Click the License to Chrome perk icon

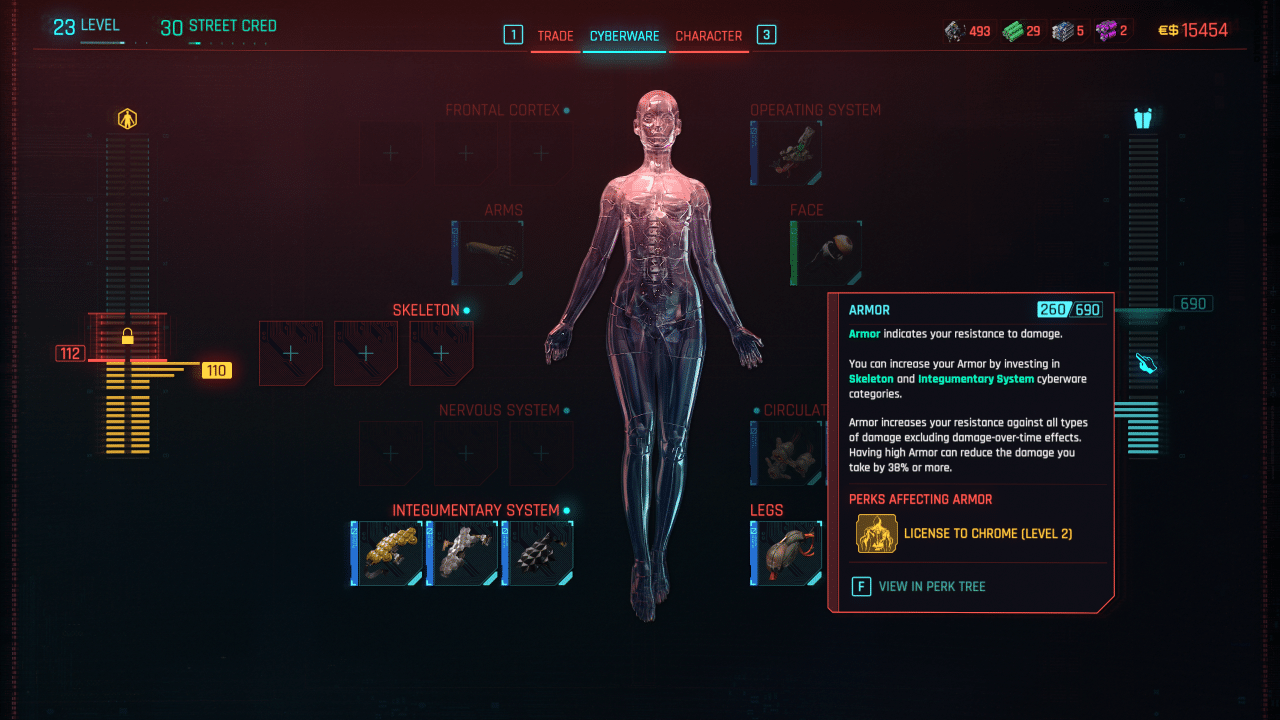point(876,533)
